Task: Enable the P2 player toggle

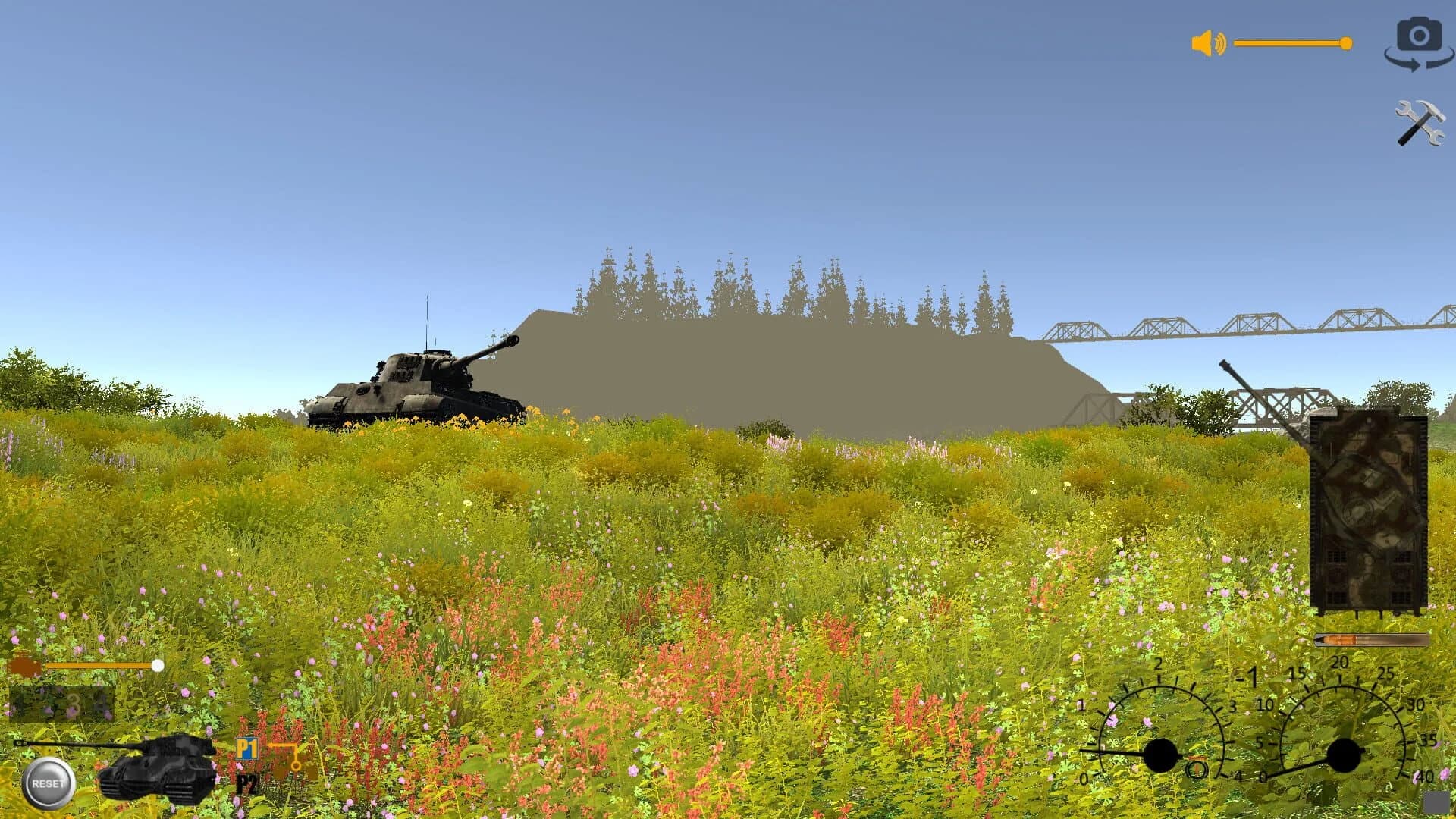Action: [247, 785]
